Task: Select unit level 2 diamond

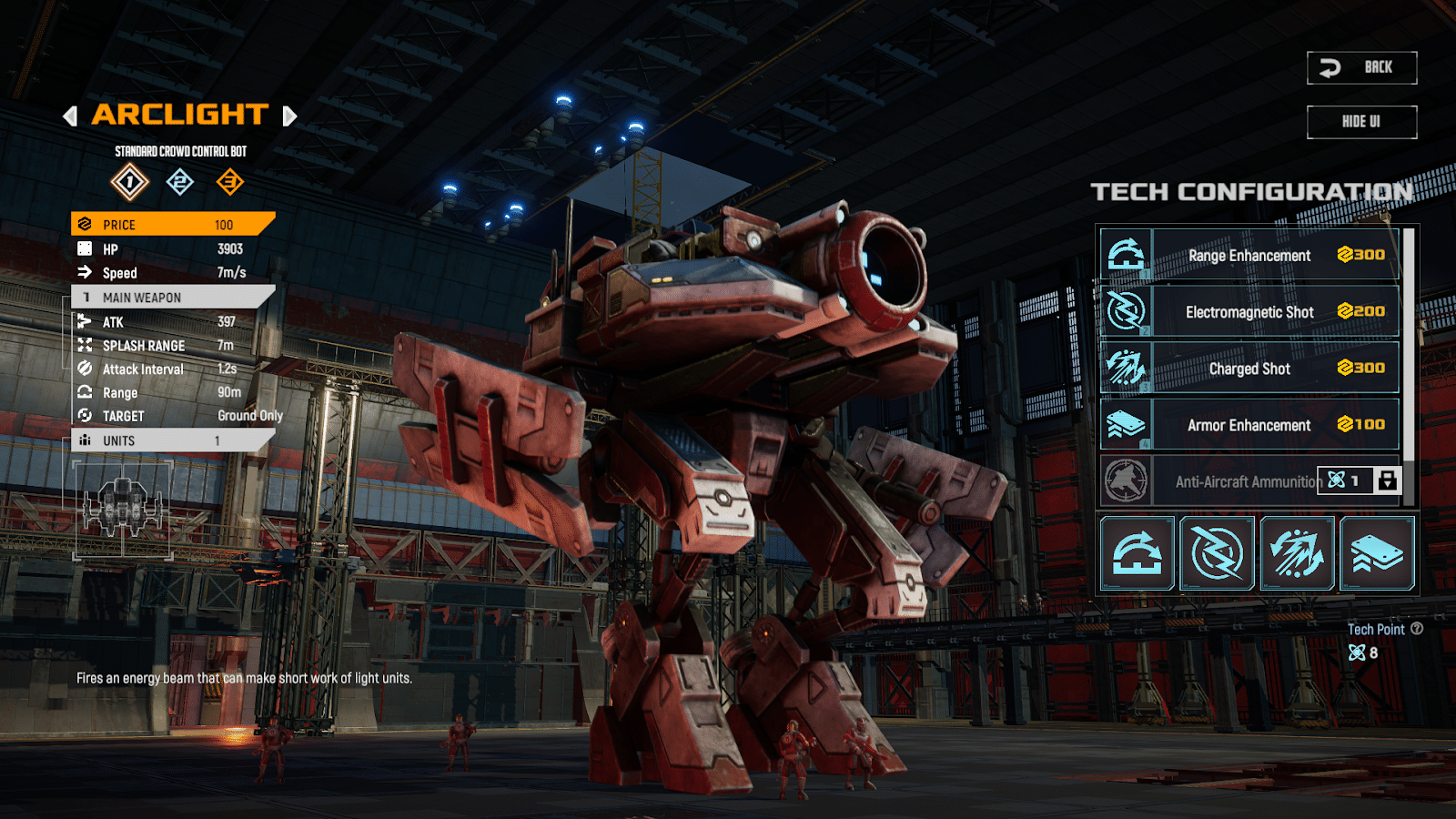Action: (x=180, y=182)
